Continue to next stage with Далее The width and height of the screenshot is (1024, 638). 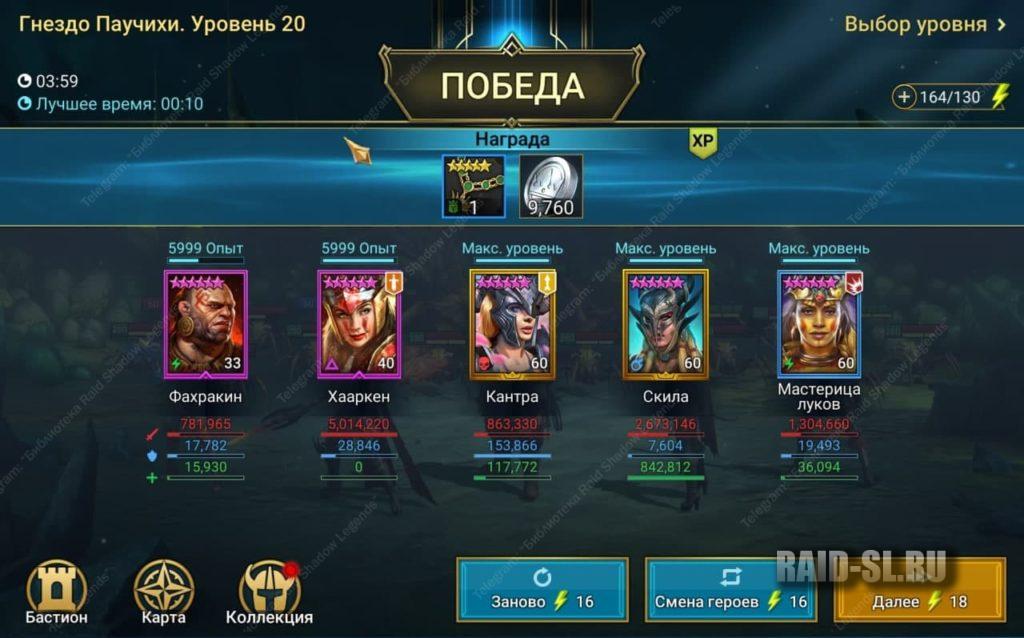click(x=919, y=590)
